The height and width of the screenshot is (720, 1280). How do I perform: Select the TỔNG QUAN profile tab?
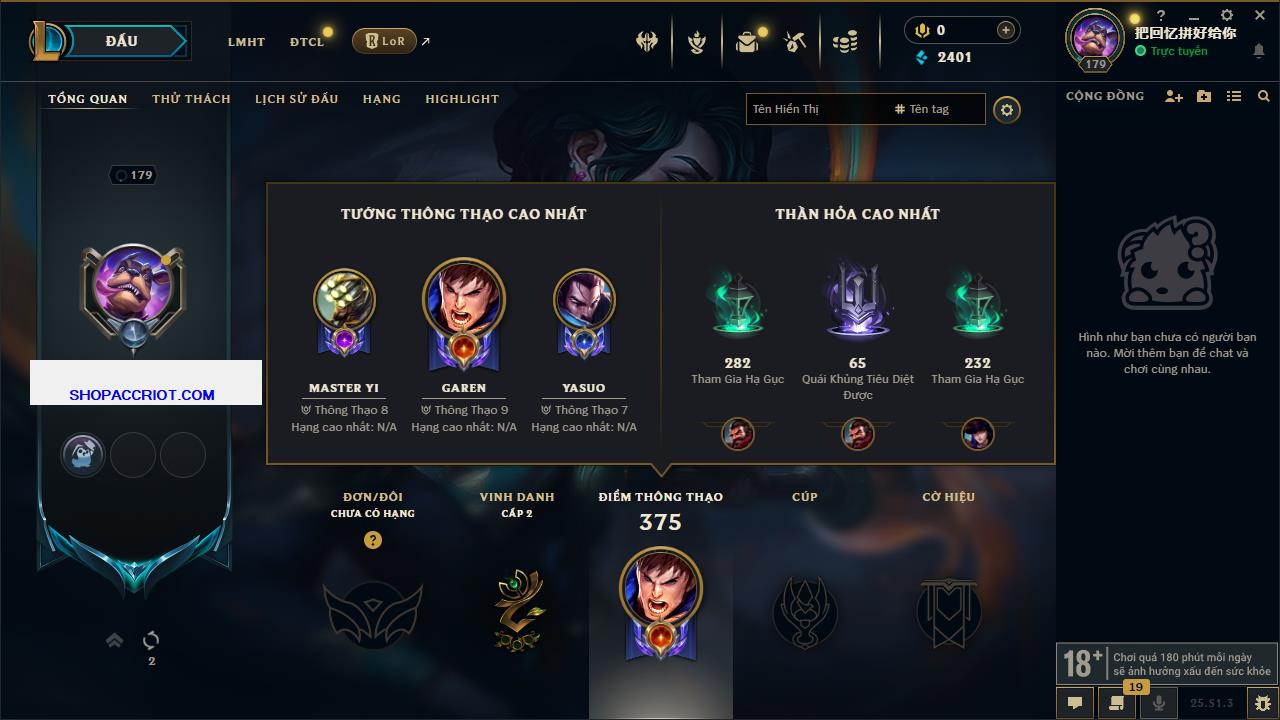pos(87,99)
